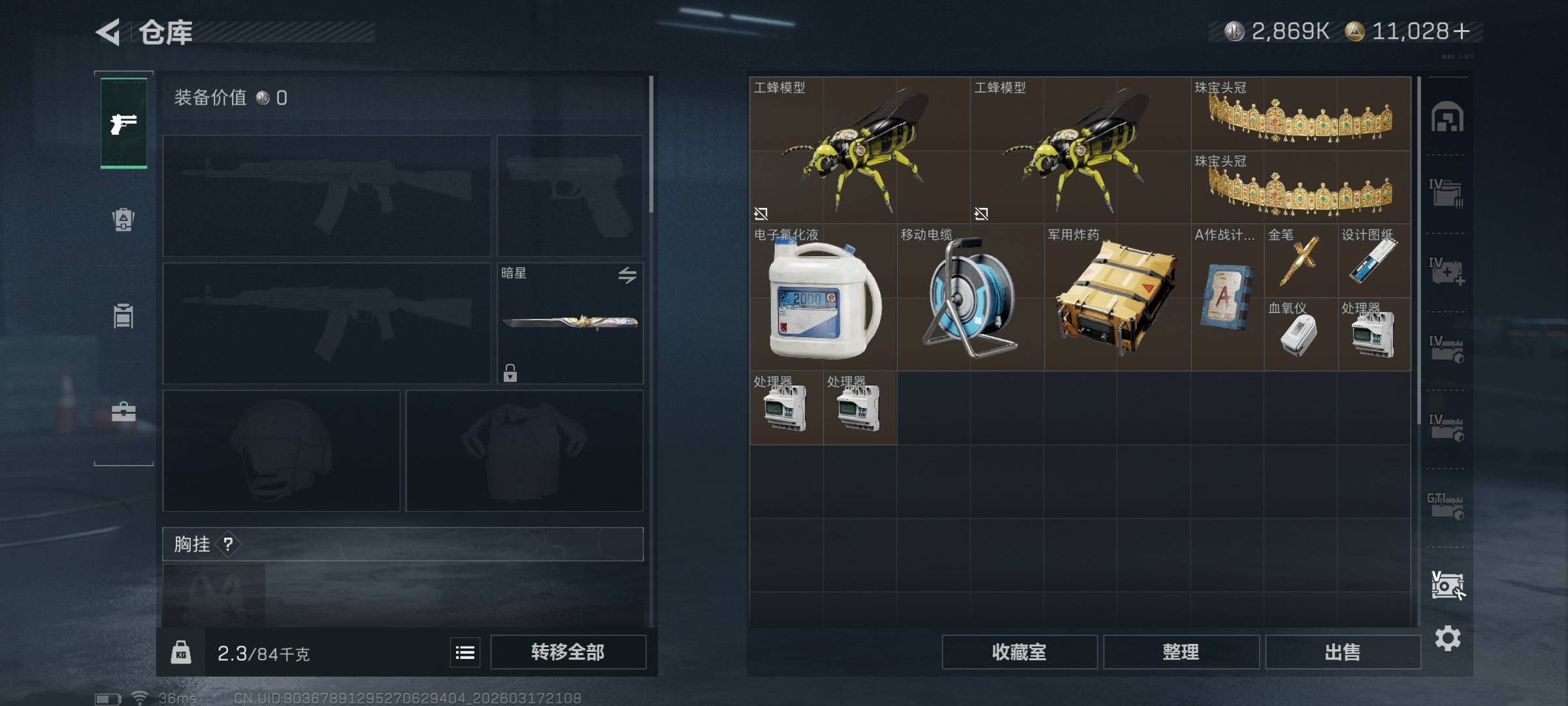Go back using the arrow beside 仓库

click(108, 32)
